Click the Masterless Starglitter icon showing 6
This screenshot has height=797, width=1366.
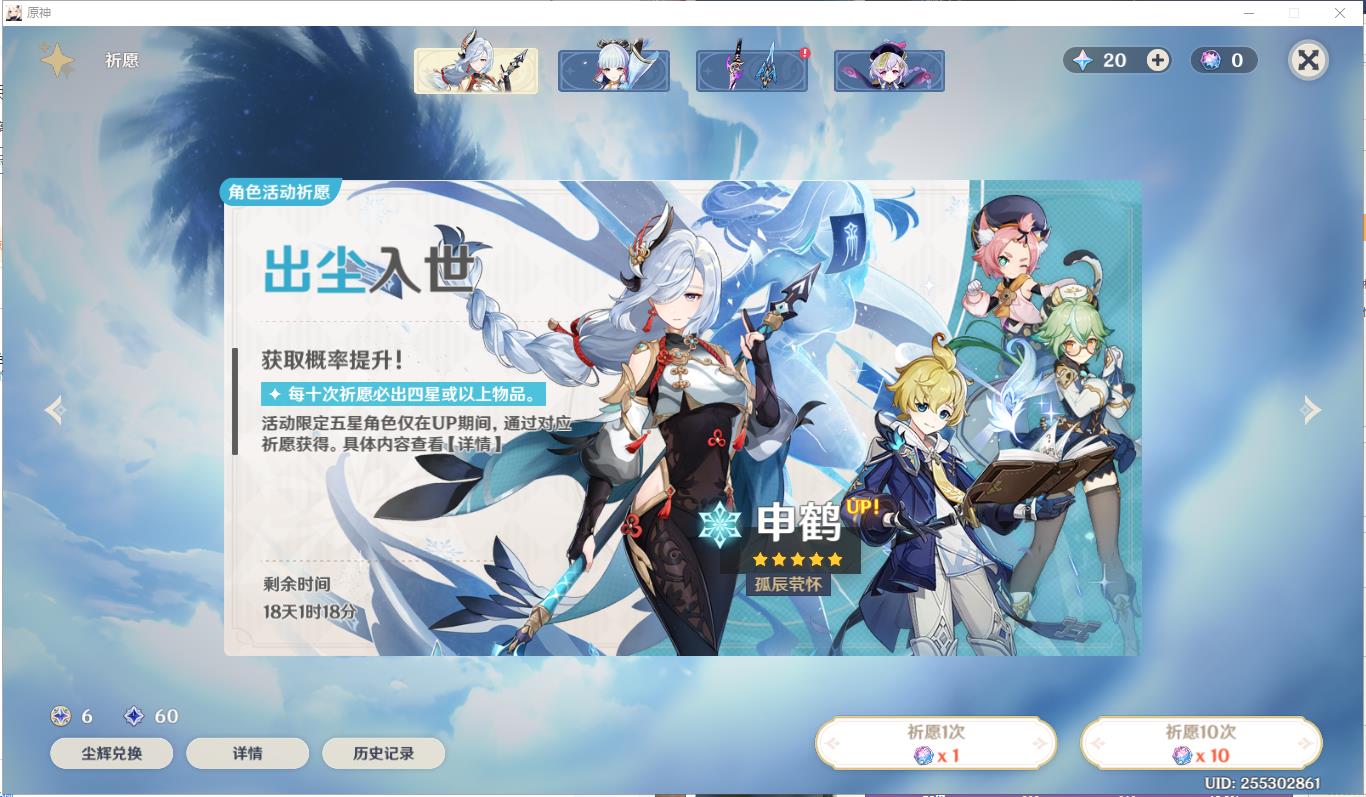pyautogui.click(x=60, y=716)
